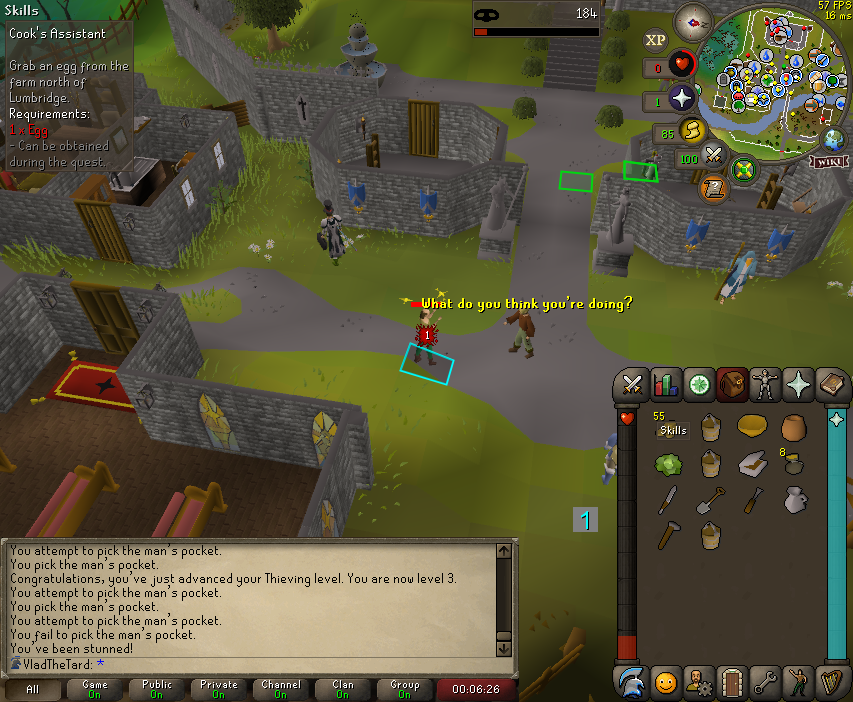Image resolution: width=853 pixels, height=702 pixels.
Task: Switch chat to the Public filter
Action: pyautogui.click(x=157, y=689)
